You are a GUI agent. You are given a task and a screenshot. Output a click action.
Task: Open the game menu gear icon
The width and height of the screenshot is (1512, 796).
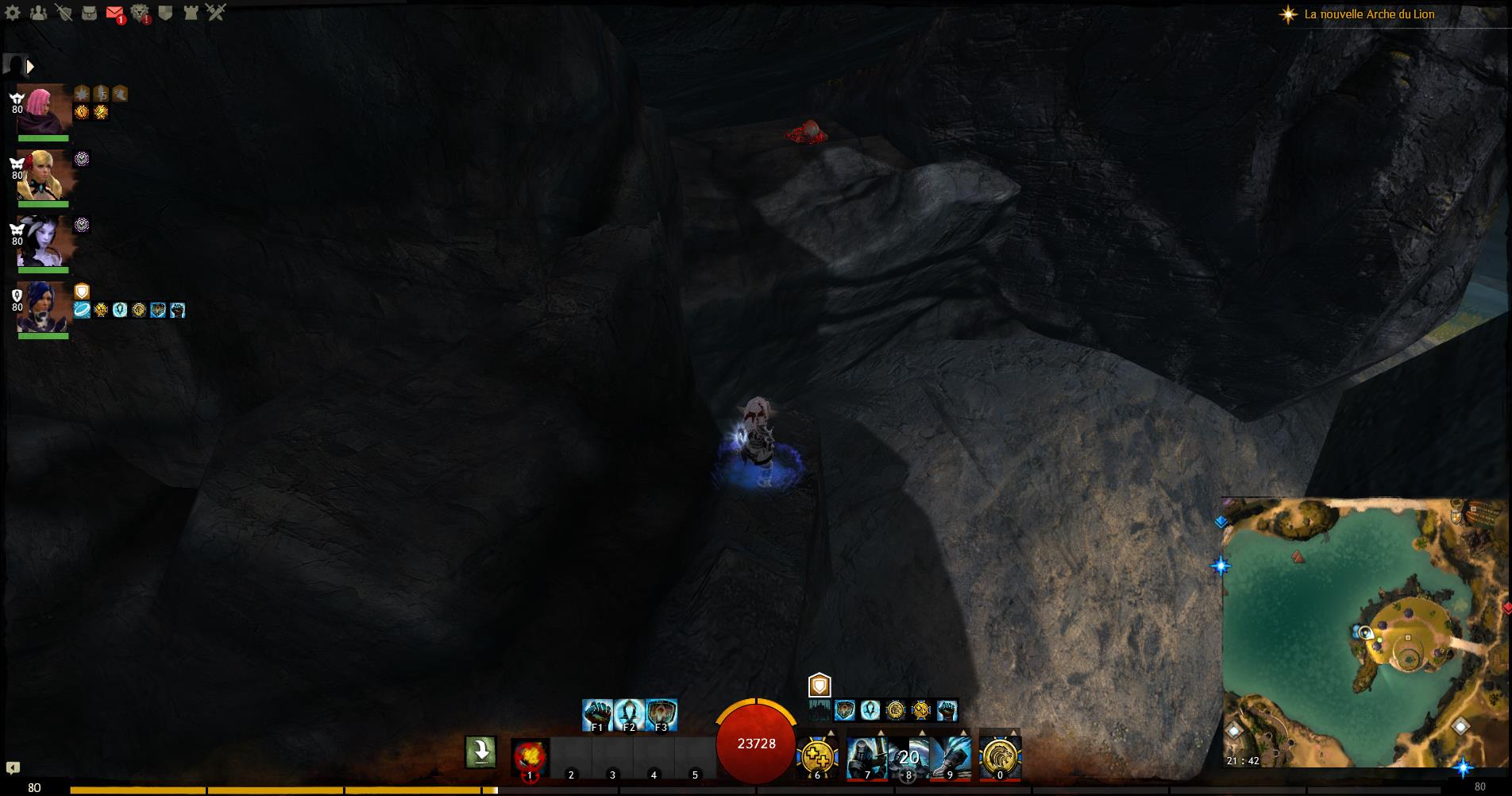[x=13, y=13]
